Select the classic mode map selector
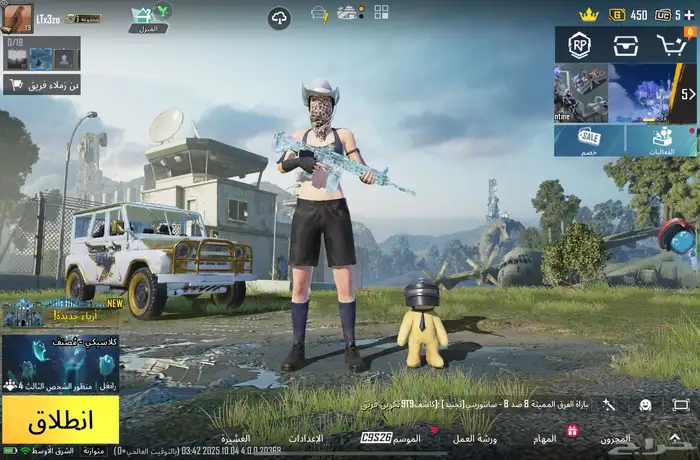The height and width of the screenshot is (460, 700). [60, 364]
